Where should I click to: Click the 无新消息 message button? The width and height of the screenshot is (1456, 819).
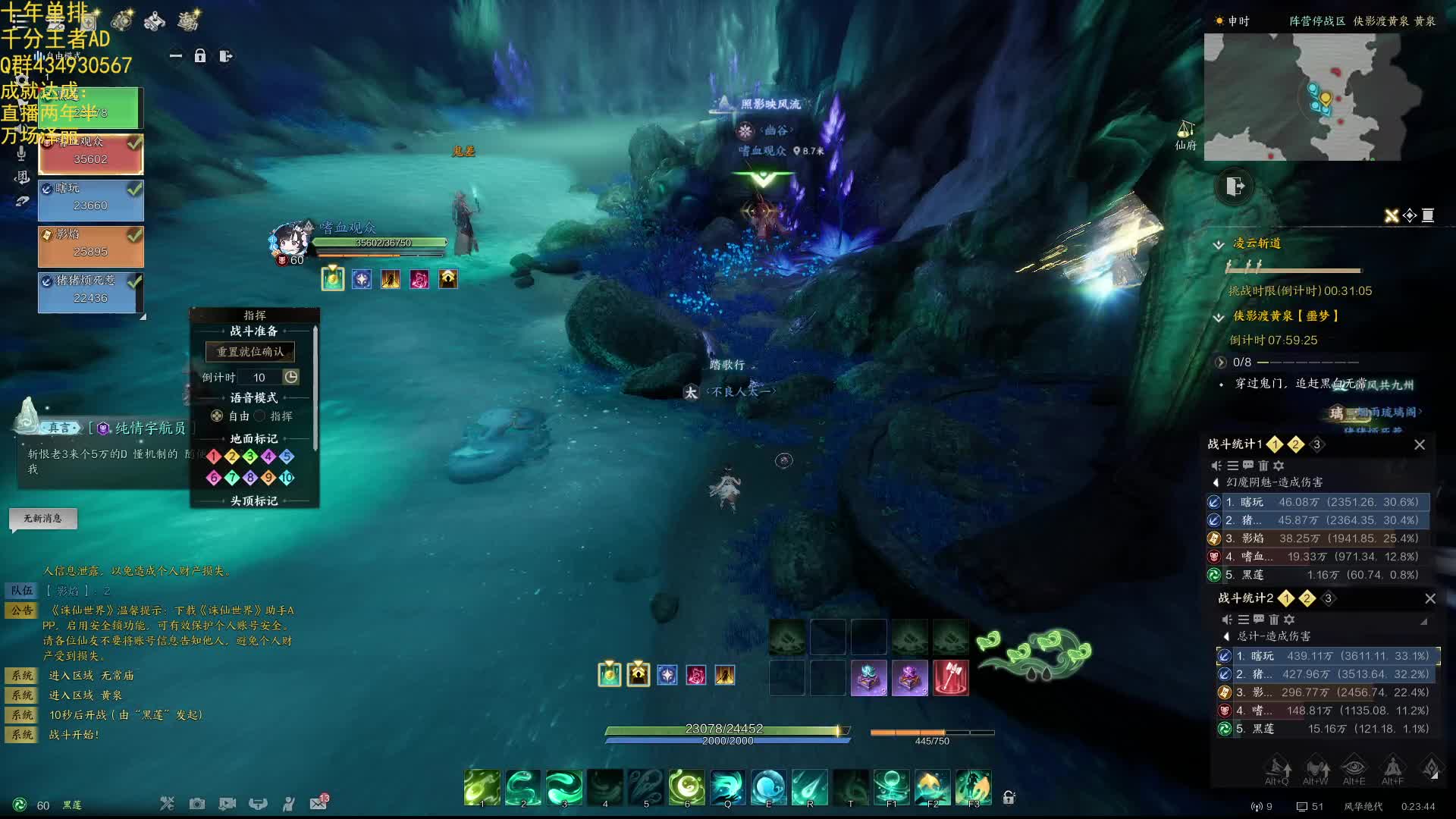click(x=42, y=519)
